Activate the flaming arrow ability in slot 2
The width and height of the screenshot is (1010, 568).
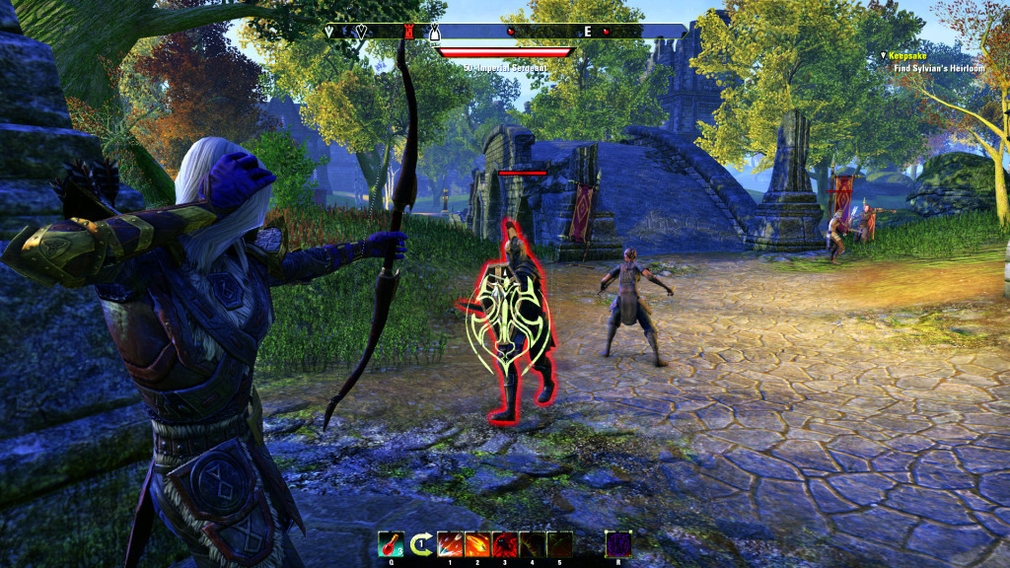[x=477, y=544]
